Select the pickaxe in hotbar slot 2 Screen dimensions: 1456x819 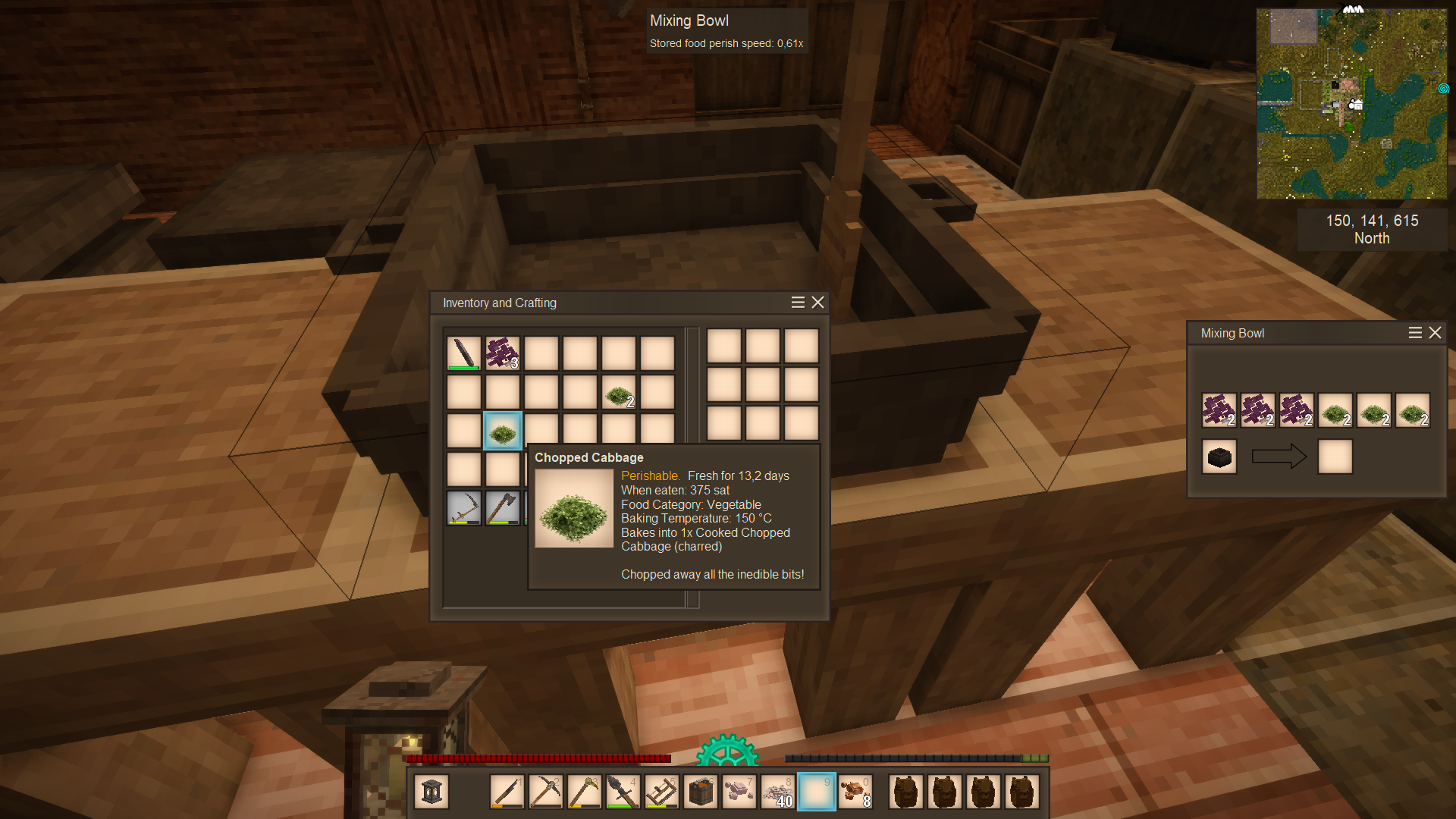point(546,792)
